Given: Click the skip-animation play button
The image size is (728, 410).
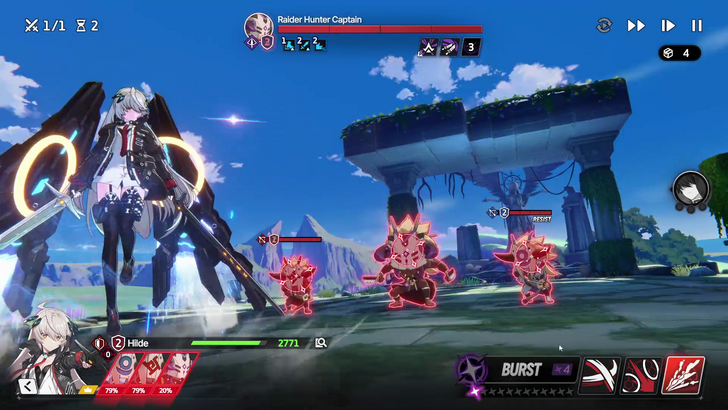Looking at the screenshot, I should [668, 26].
